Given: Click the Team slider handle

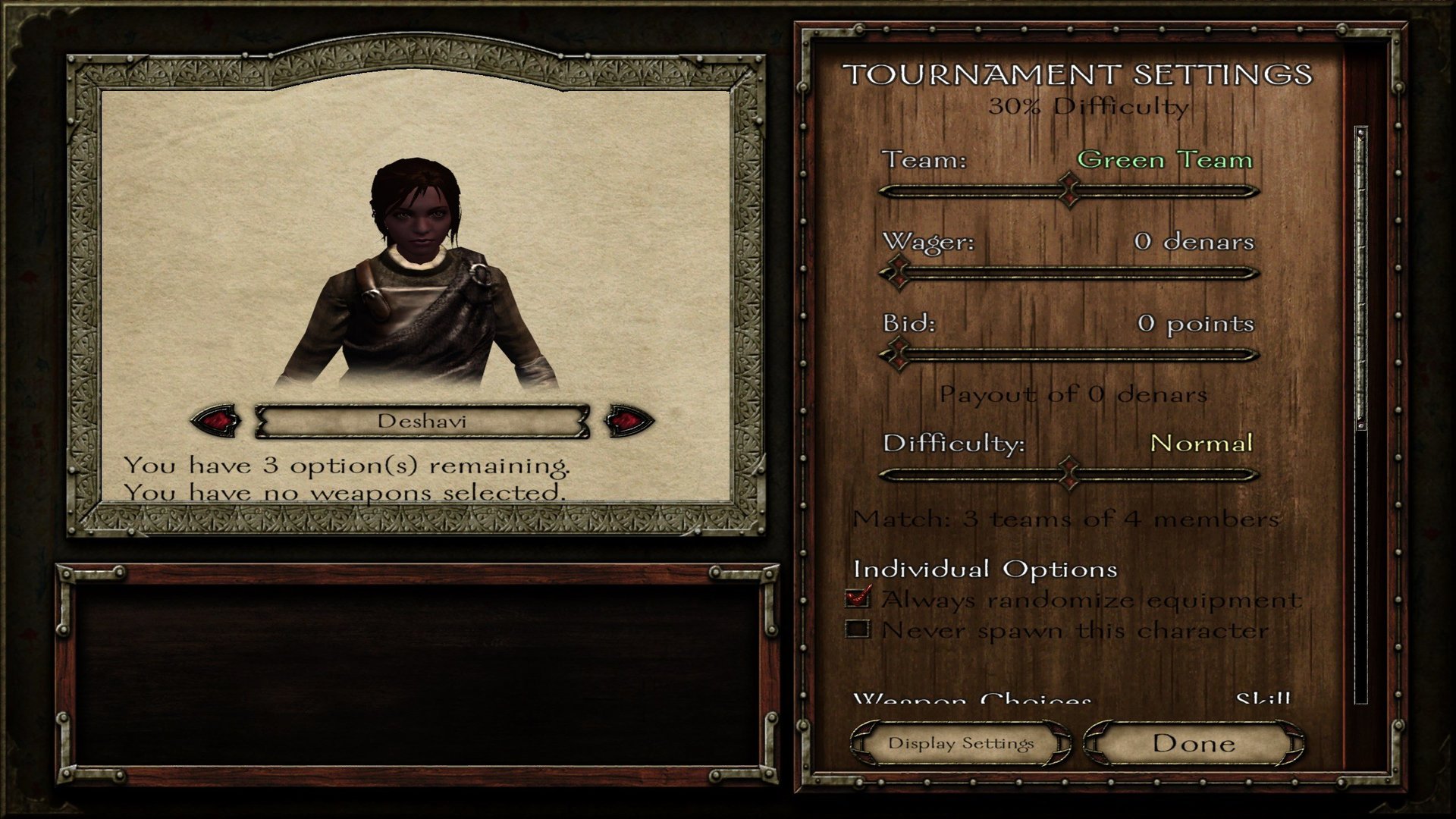Looking at the screenshot, I should 1069,190.
